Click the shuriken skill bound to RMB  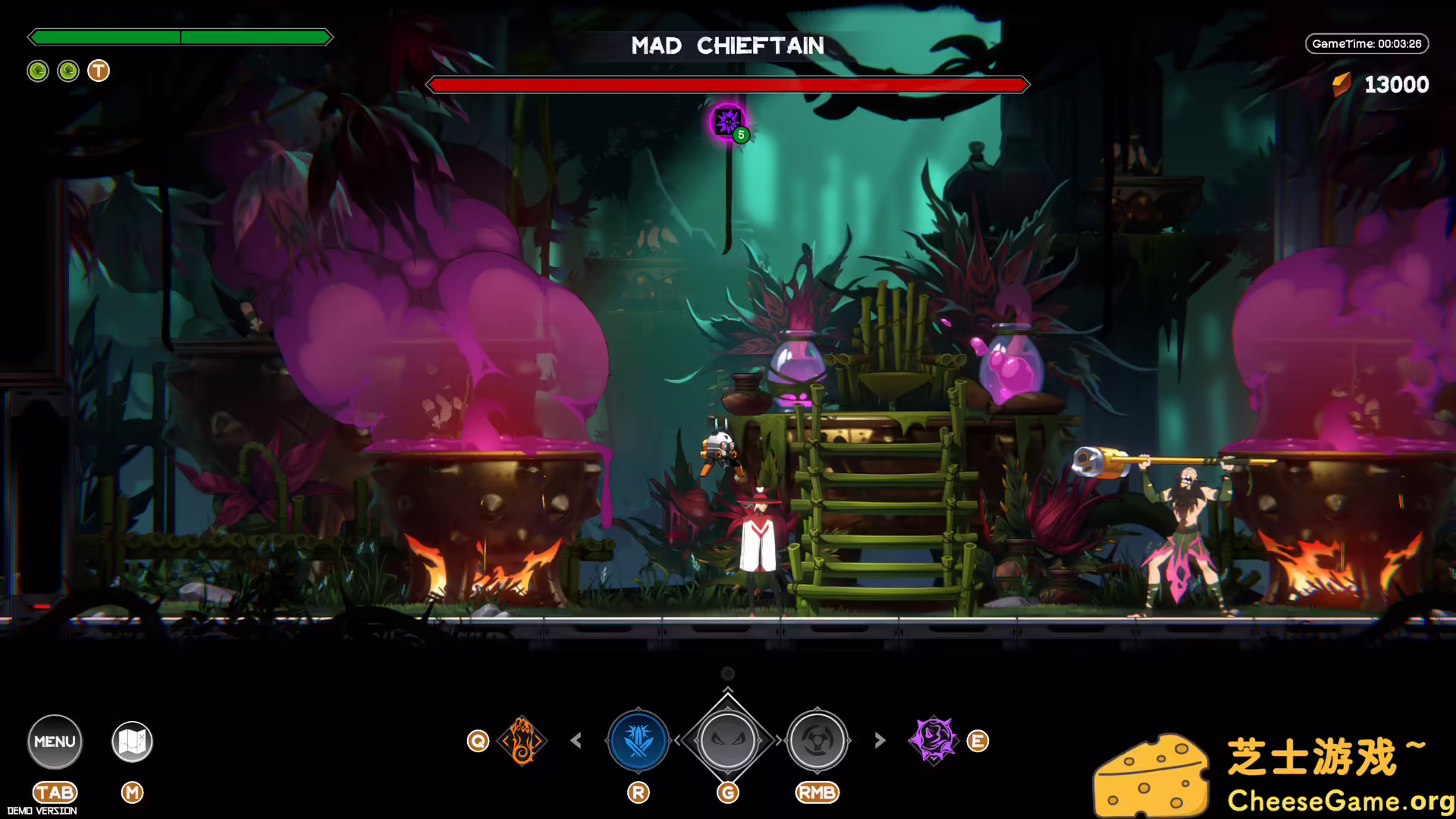(817, 740)
